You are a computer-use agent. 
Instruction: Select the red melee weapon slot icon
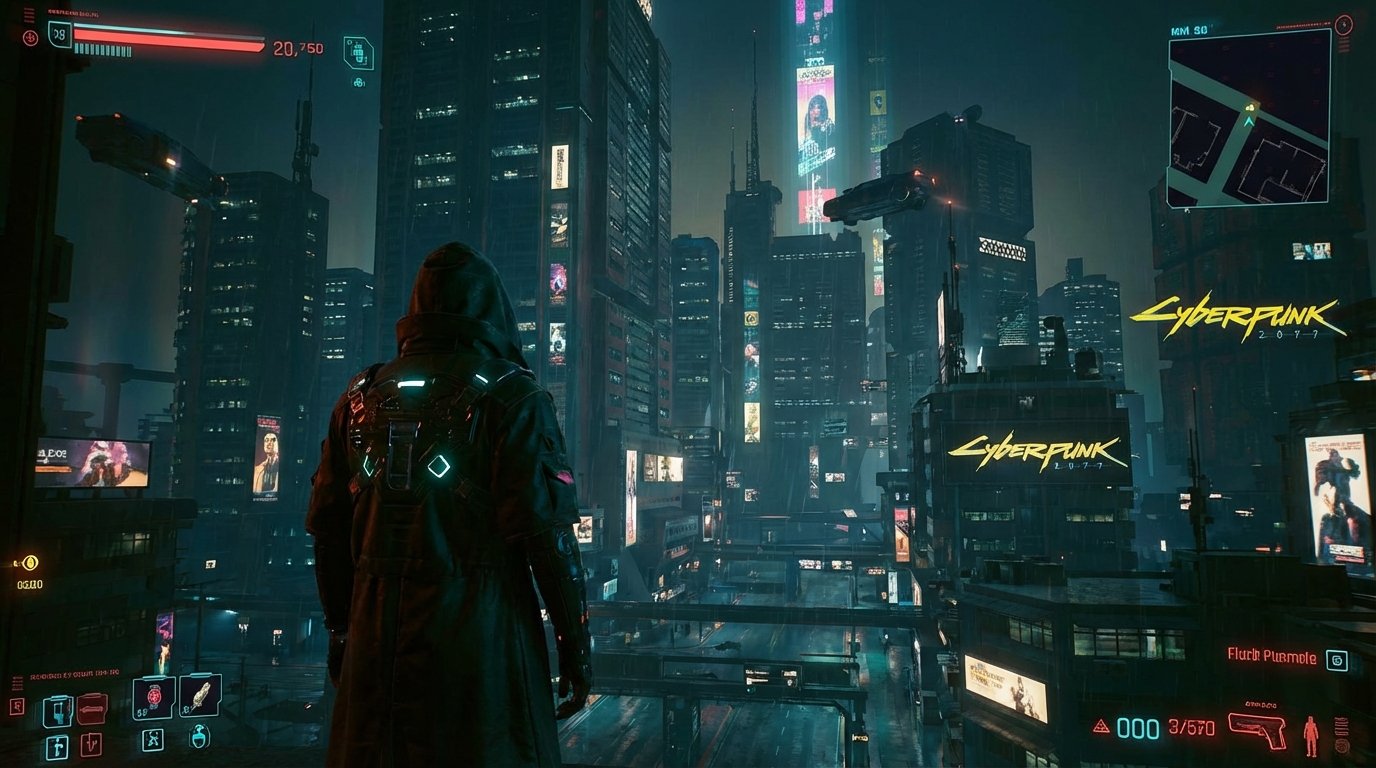(x=93, y=708)
